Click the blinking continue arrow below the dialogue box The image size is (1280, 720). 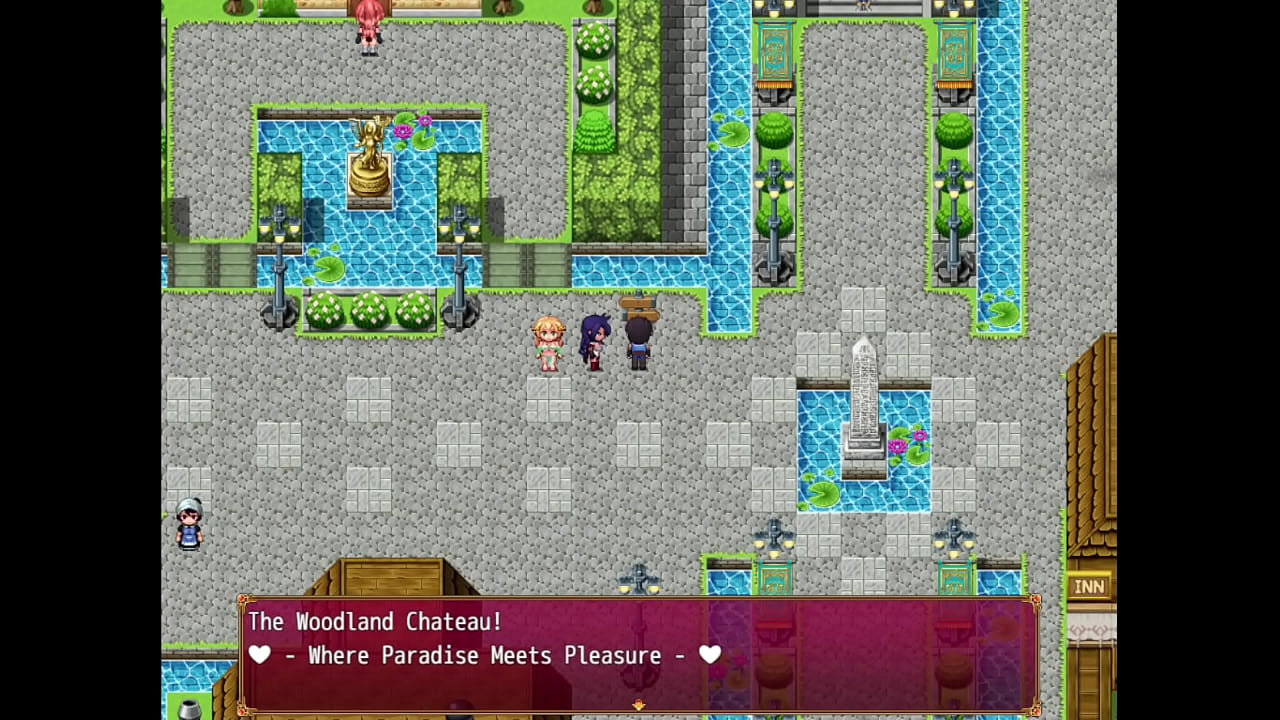pos(638,706)
